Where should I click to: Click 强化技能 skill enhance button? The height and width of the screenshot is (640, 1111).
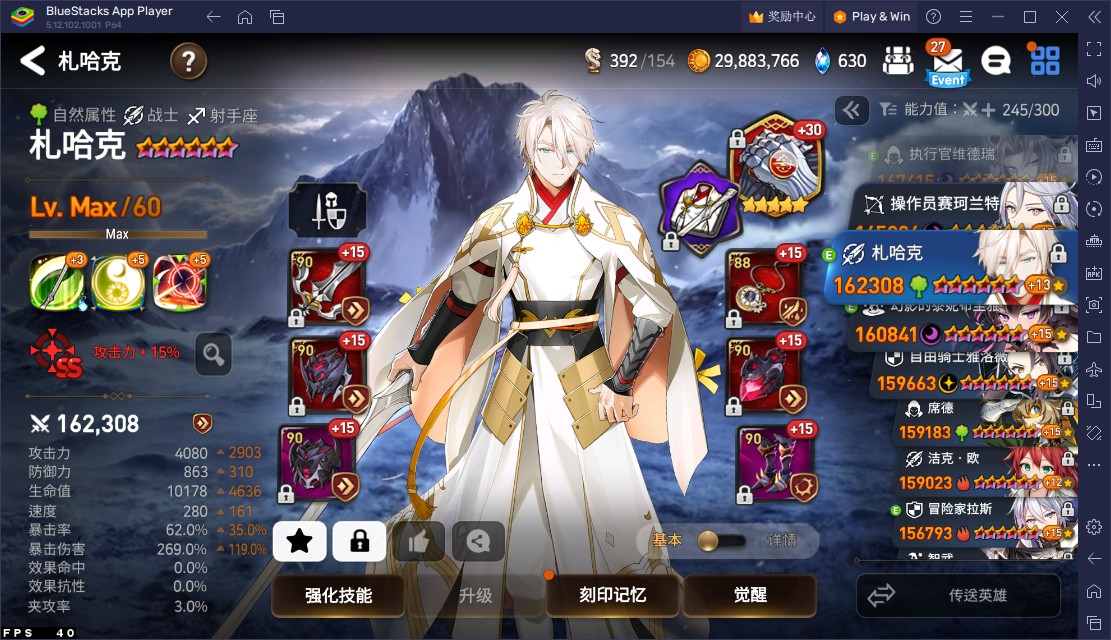point(338,596)
